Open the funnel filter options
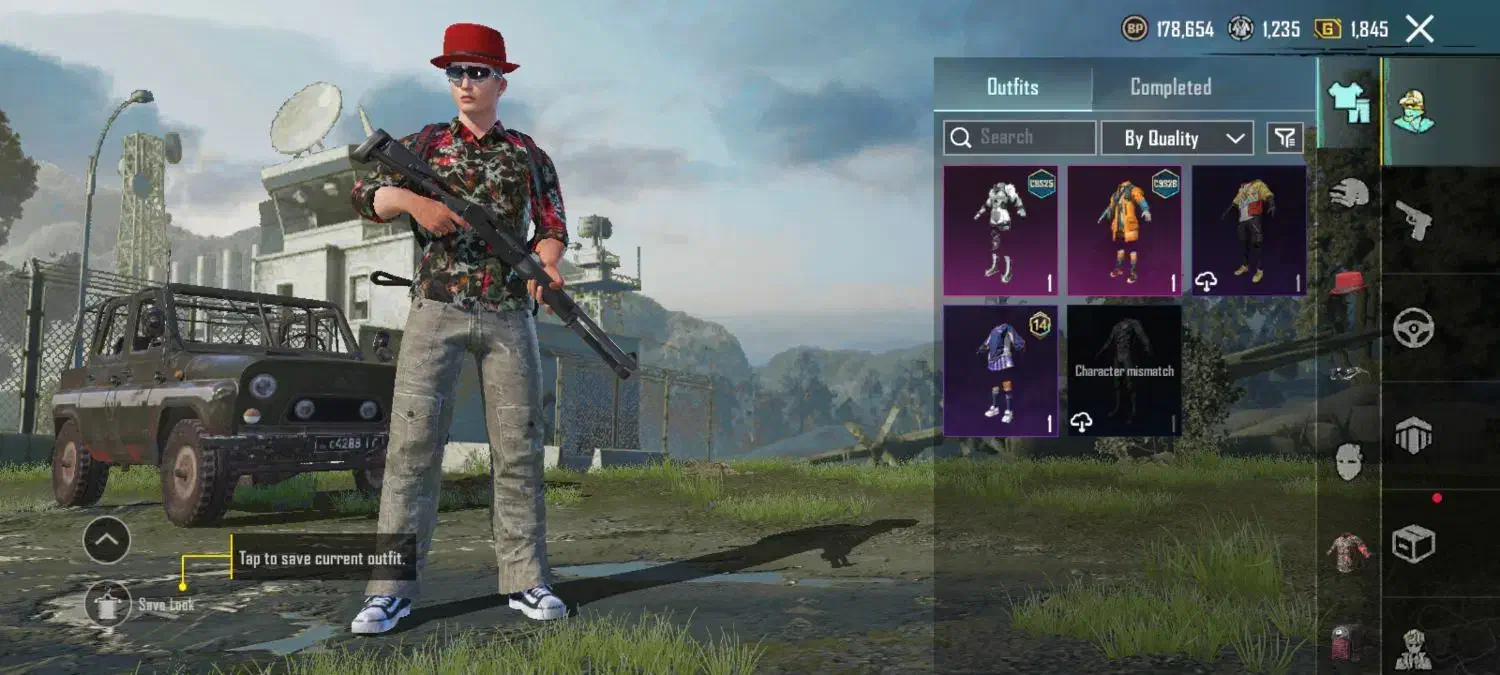Image resolution: width=1500 pixels, height=675 pixels. click(1285, 138)
